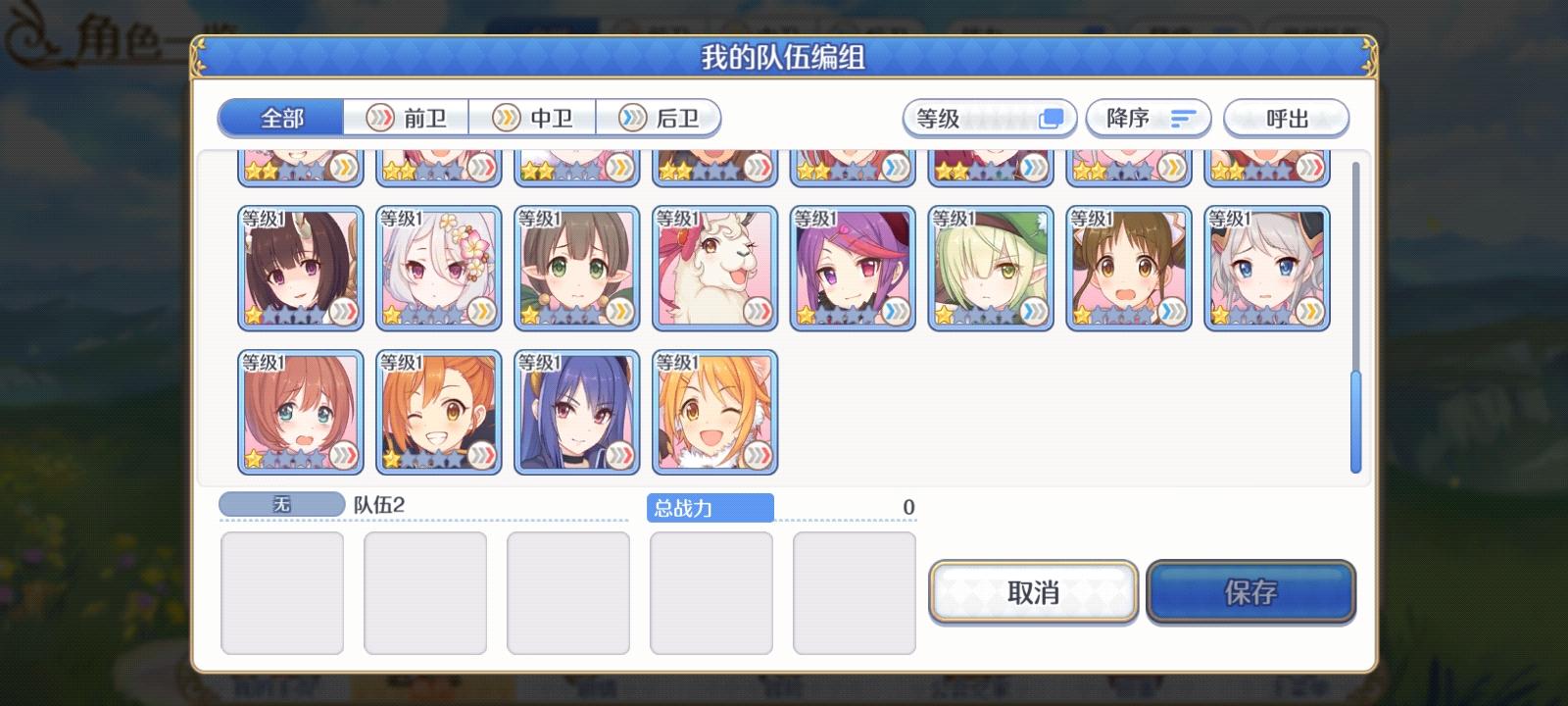Open the 等级 sorting criteria selector
The height and width of the screenshot is (706, 1568).
tap(988, 118)
